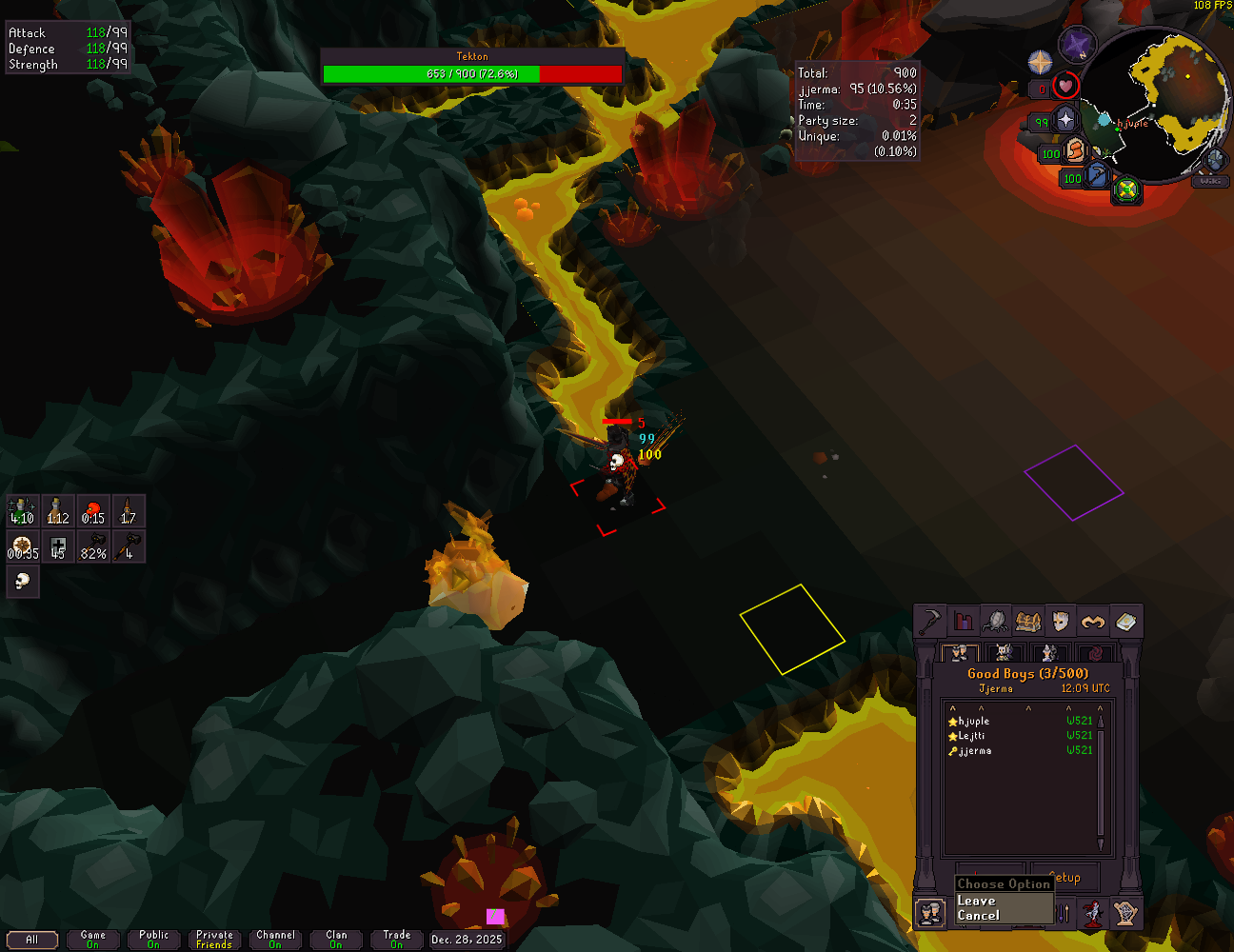
Task: Click the Setup button in chat-channel panel
Action: pyautogui.click(x=1065, y=877)
